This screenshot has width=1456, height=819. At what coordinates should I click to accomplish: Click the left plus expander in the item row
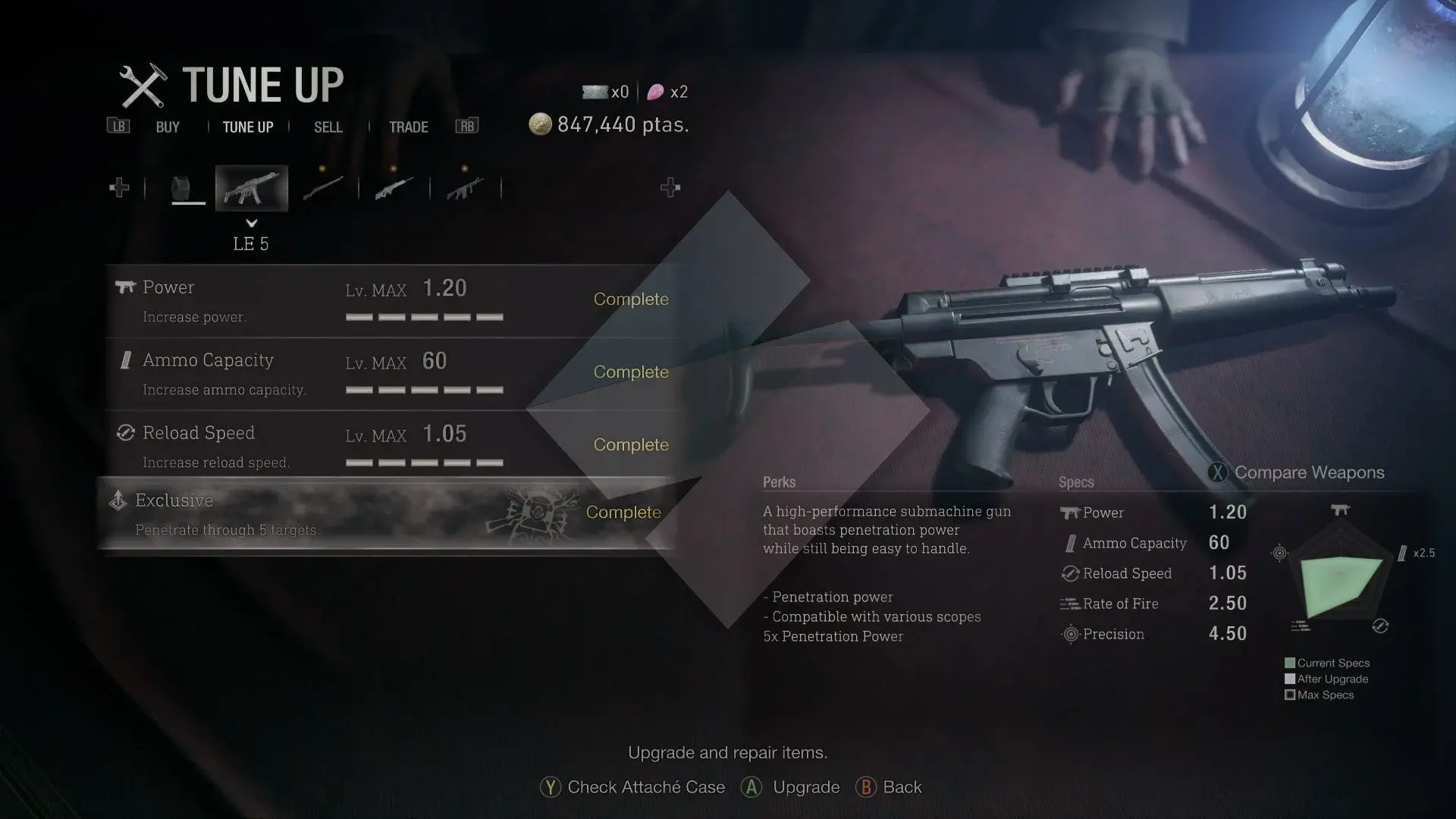119,187
